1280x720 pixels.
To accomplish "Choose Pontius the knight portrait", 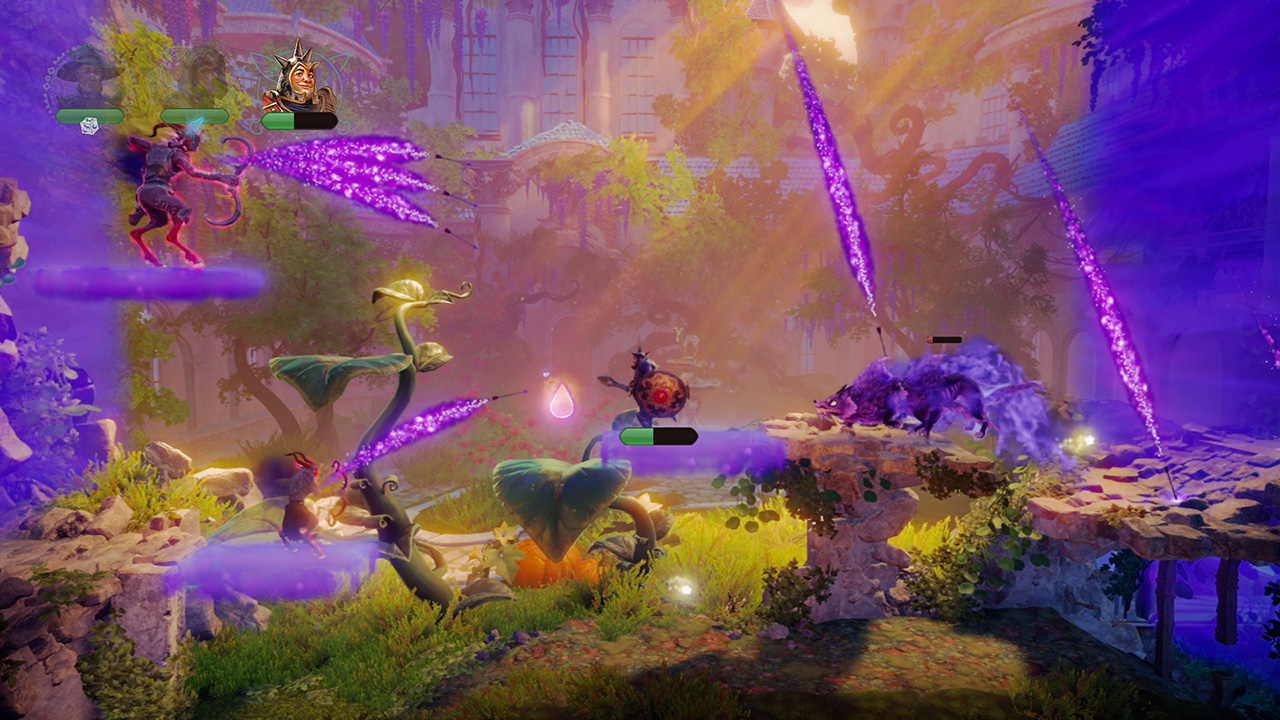I will tap(297, 78).
